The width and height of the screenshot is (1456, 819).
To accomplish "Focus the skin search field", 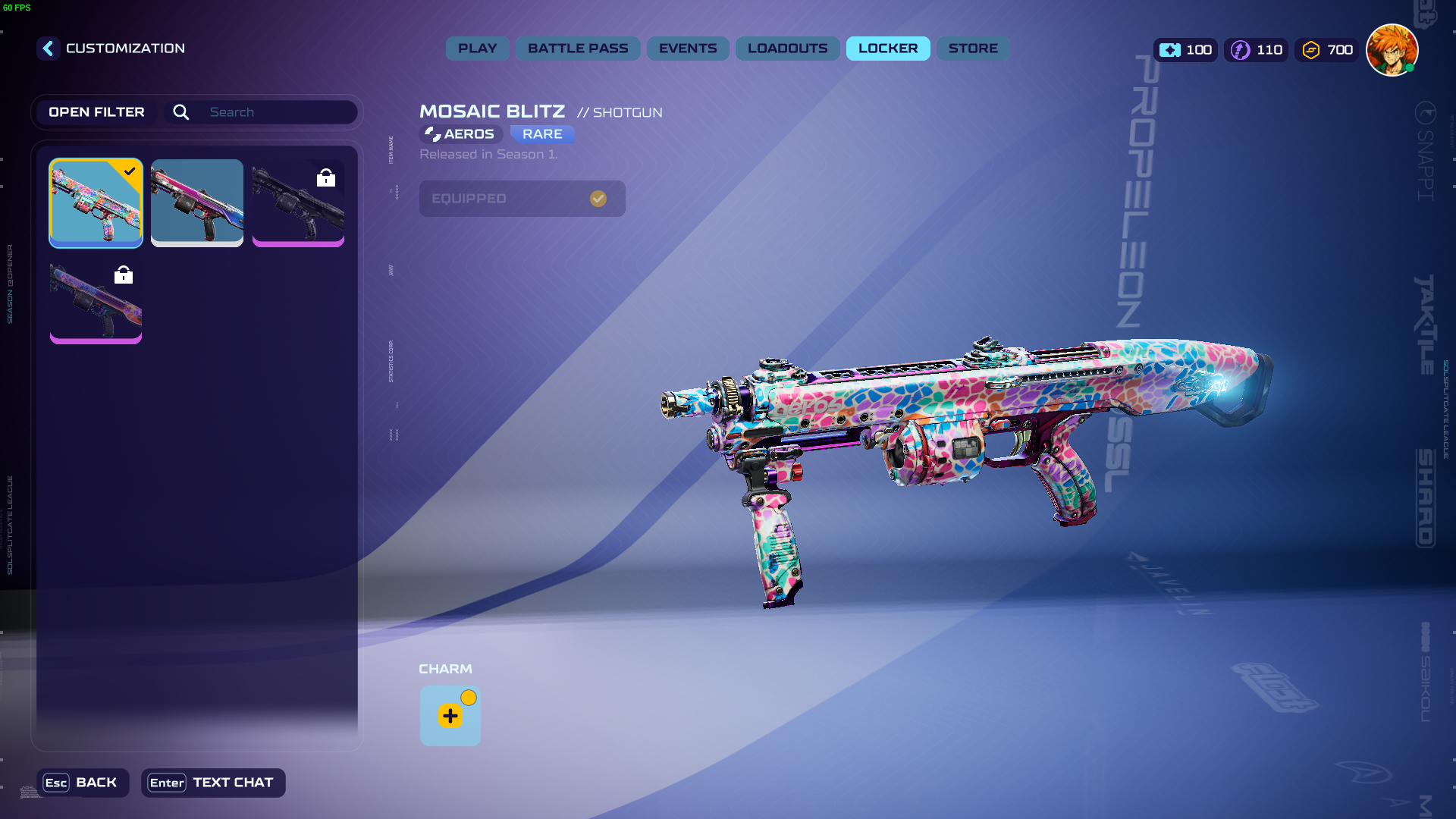I will (278, 112).
